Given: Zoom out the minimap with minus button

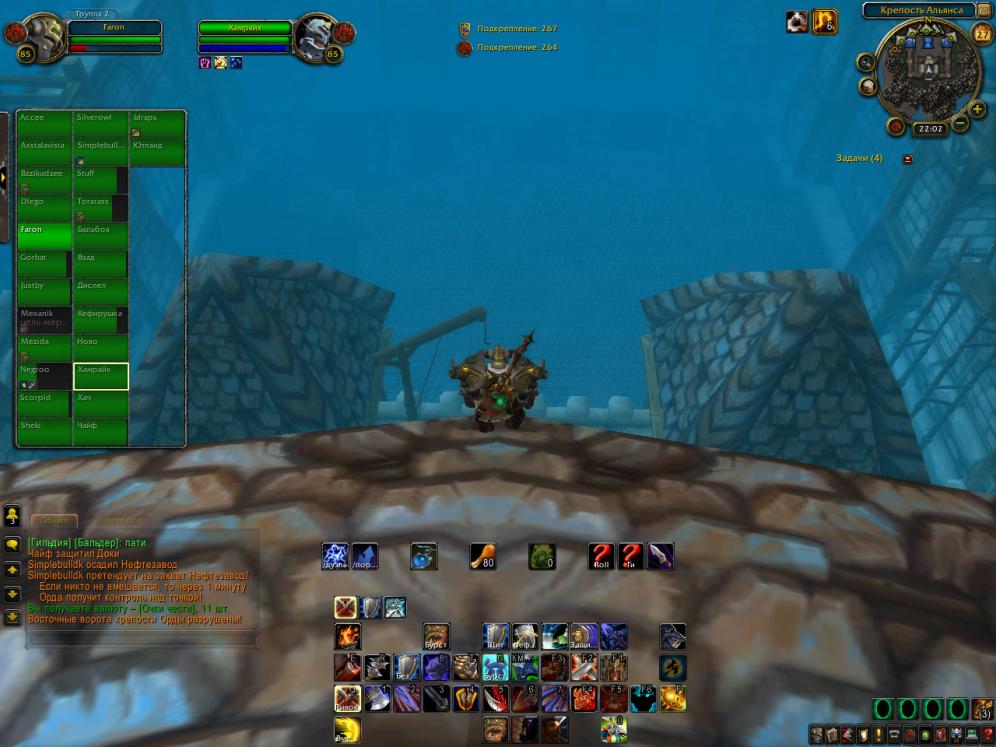Looking at the screenshot, I should pyautogui.click(x=960, y=124).
